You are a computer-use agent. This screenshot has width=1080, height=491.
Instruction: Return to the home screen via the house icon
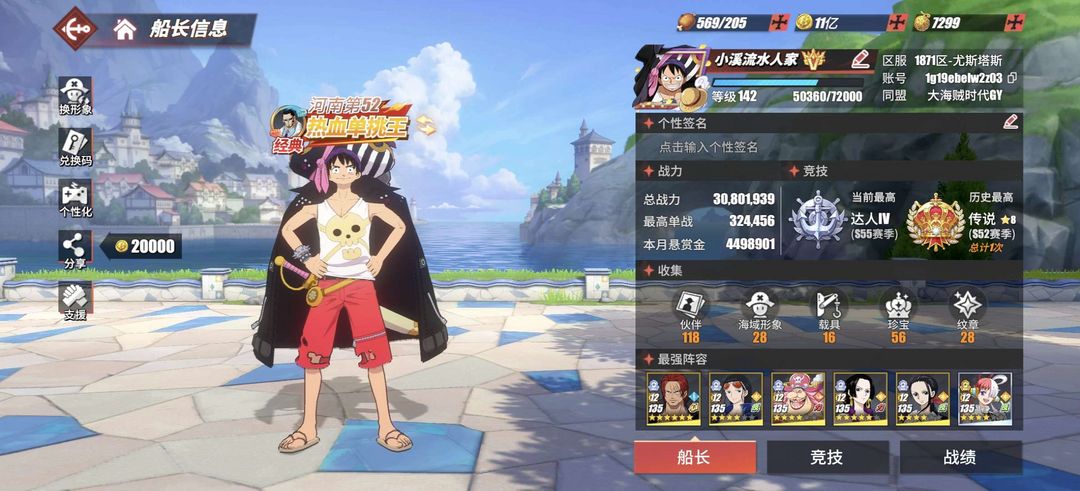pos(125,29)
